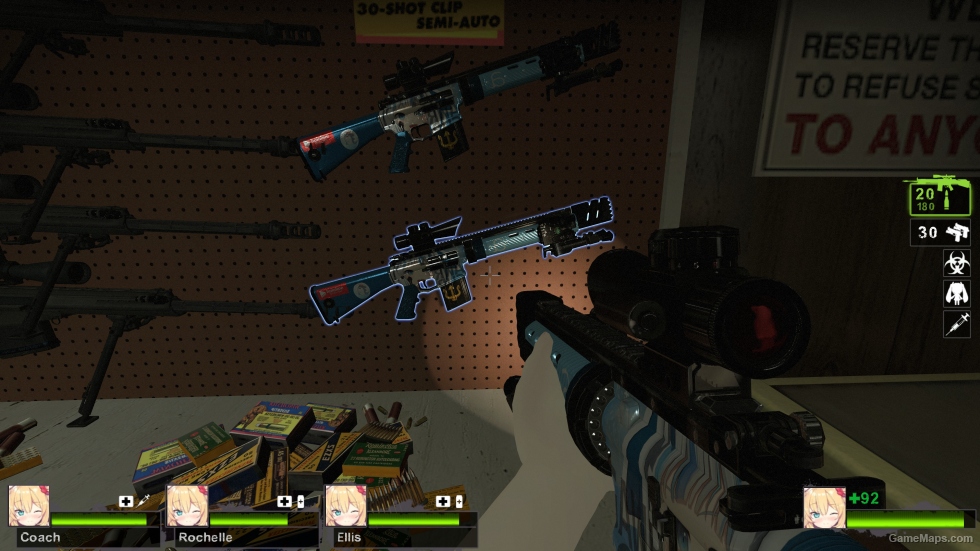
Task: Click your own survivor portrait
Action: 823,507
